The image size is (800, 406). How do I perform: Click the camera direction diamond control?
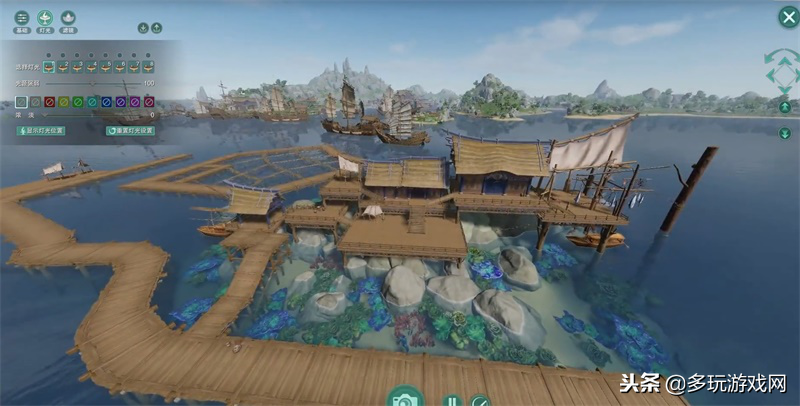click(782, 72)
